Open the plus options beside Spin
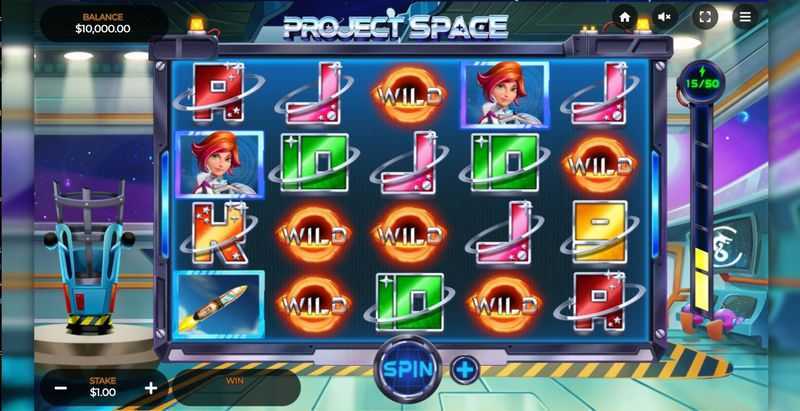 (x=464, y=369)
